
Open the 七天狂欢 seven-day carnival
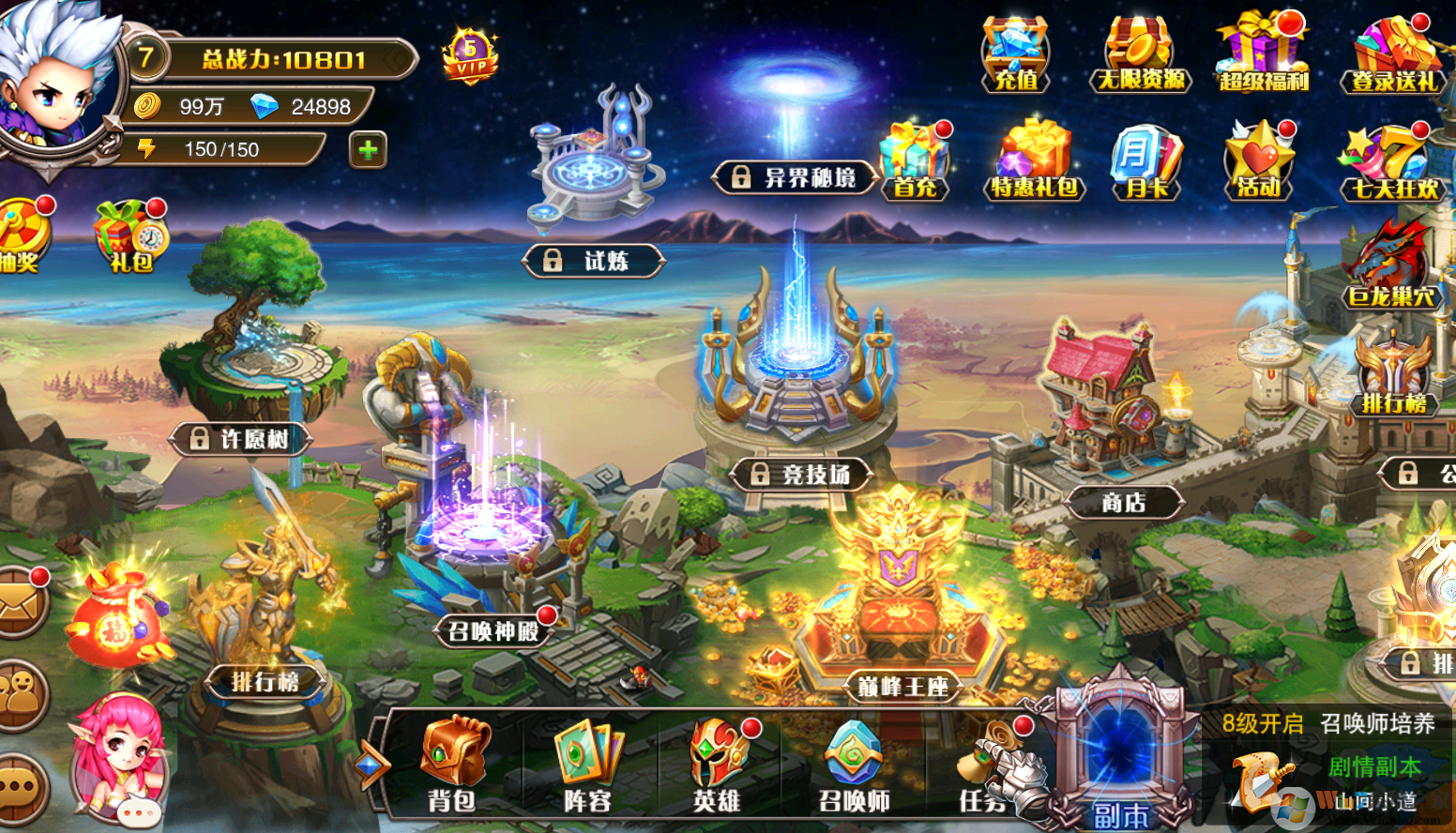coord(1392,163)
